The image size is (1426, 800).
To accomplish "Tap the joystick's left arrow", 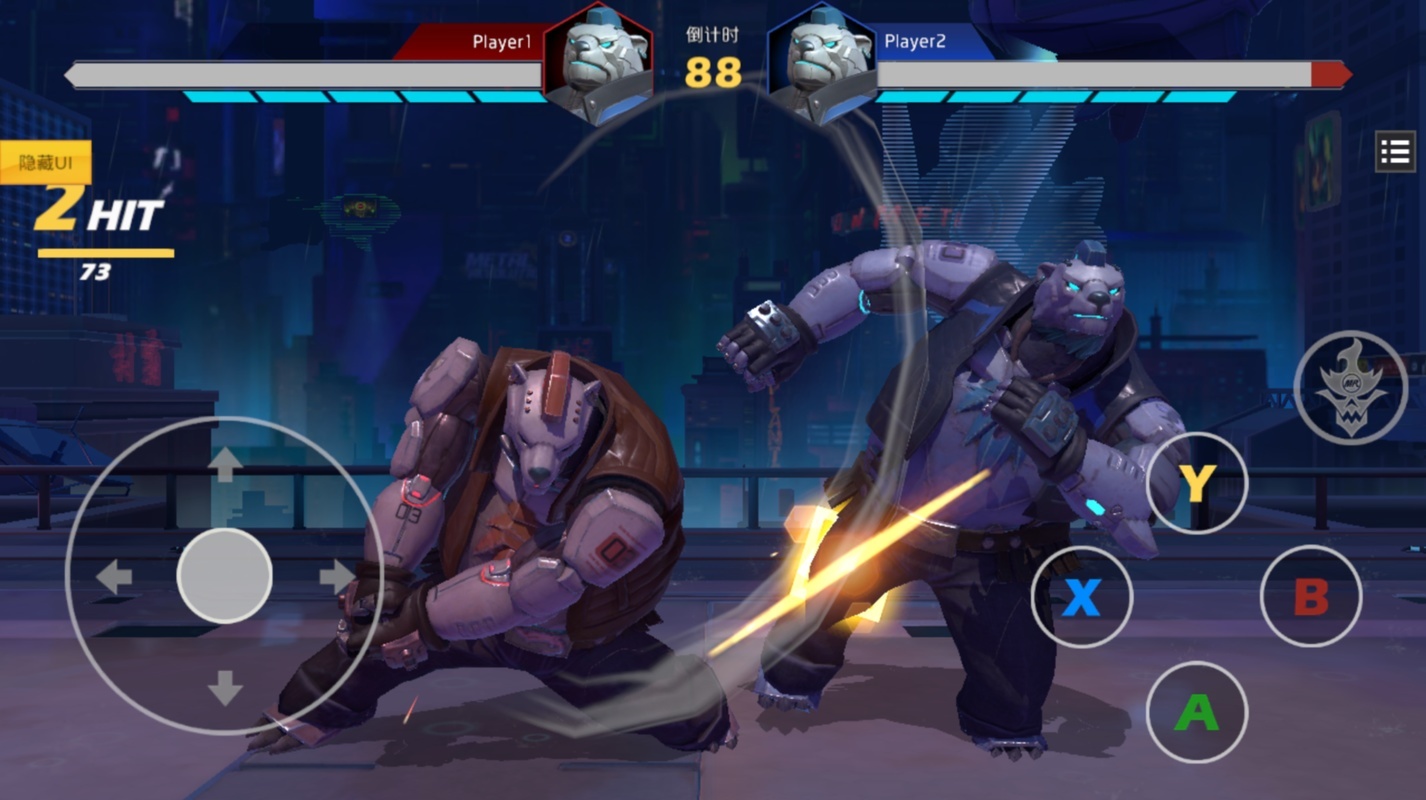I will [x=113, y=577].
